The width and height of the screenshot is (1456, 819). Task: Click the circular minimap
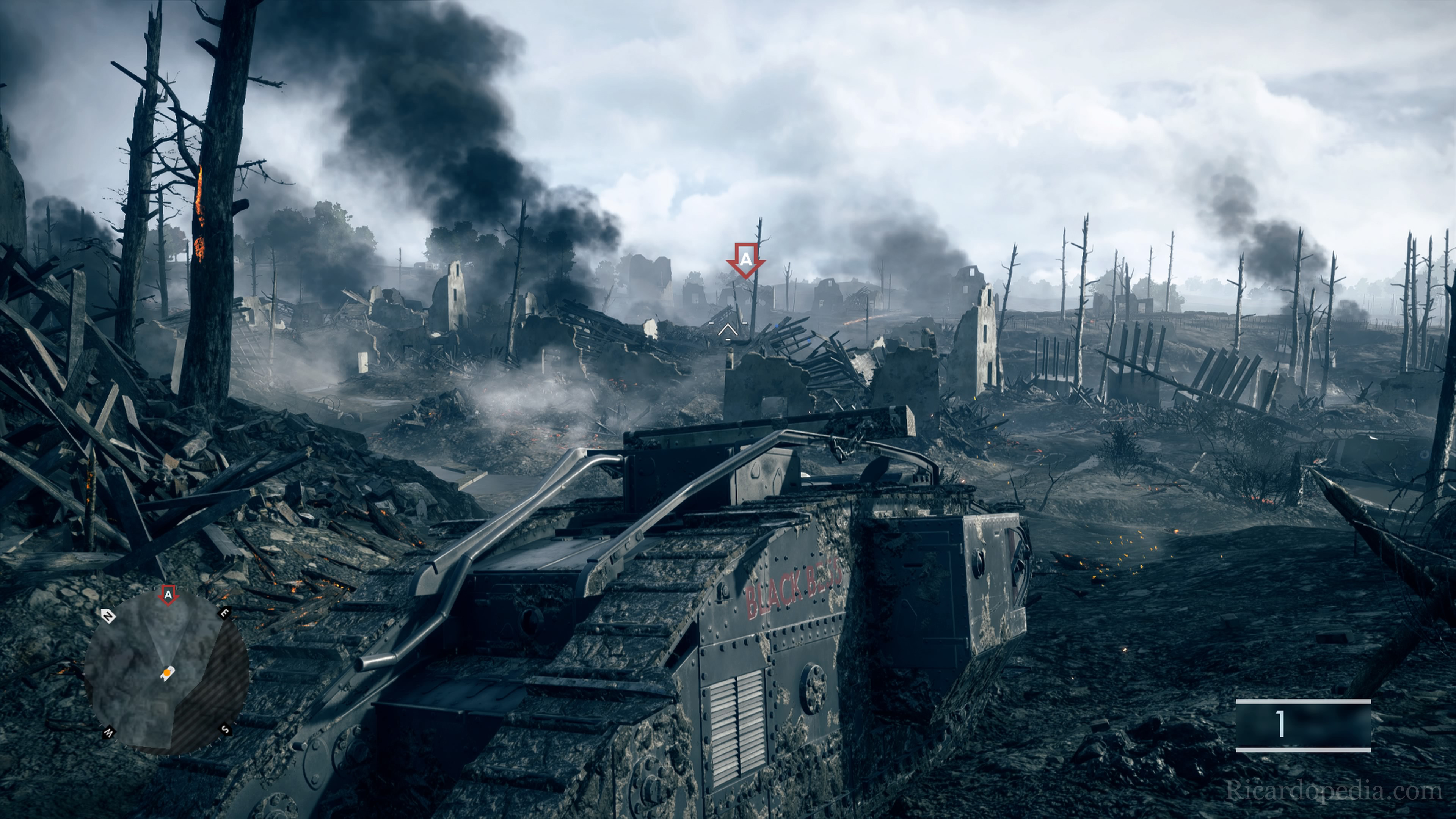click(x=166, y=673)
